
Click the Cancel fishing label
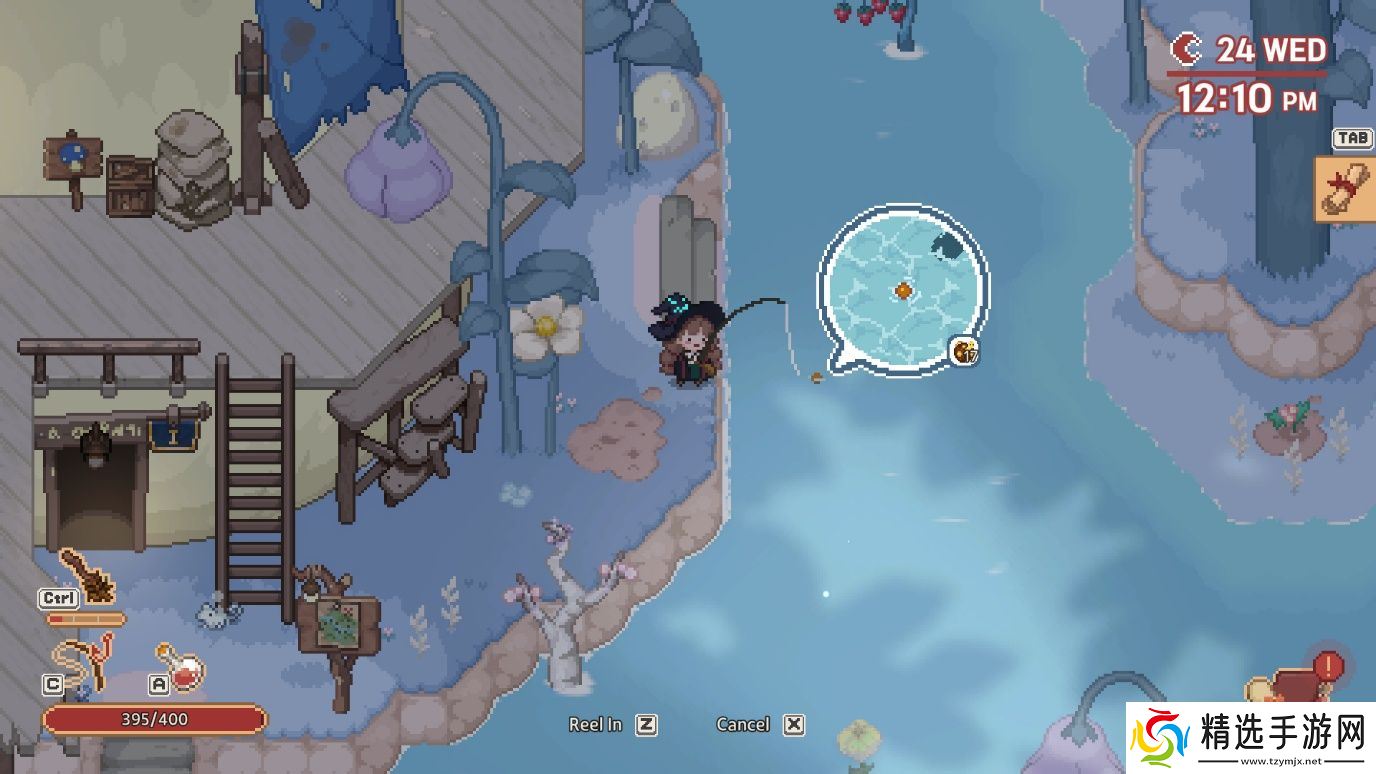coord(743,725)
